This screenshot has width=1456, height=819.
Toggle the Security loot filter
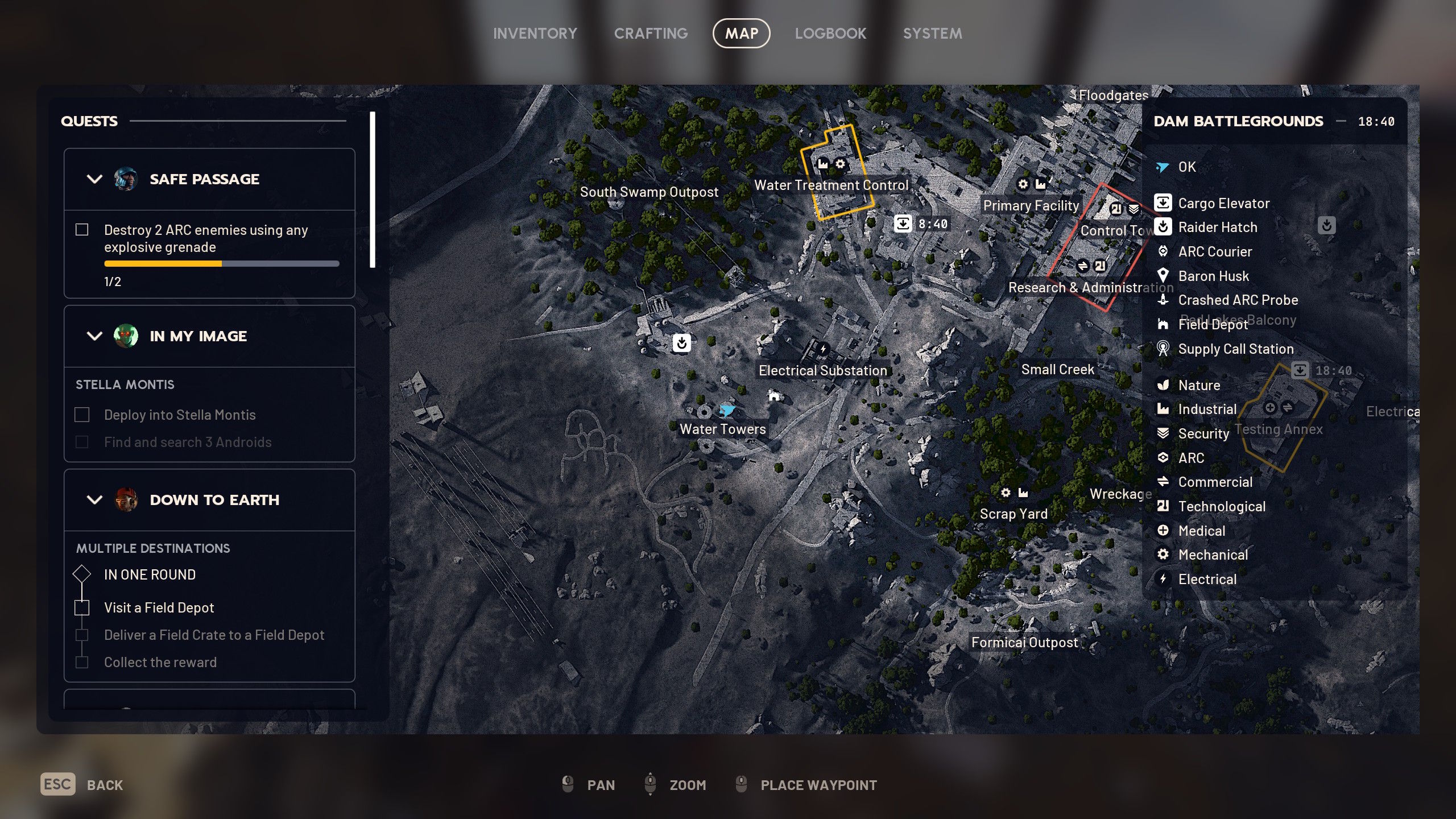1203,433
